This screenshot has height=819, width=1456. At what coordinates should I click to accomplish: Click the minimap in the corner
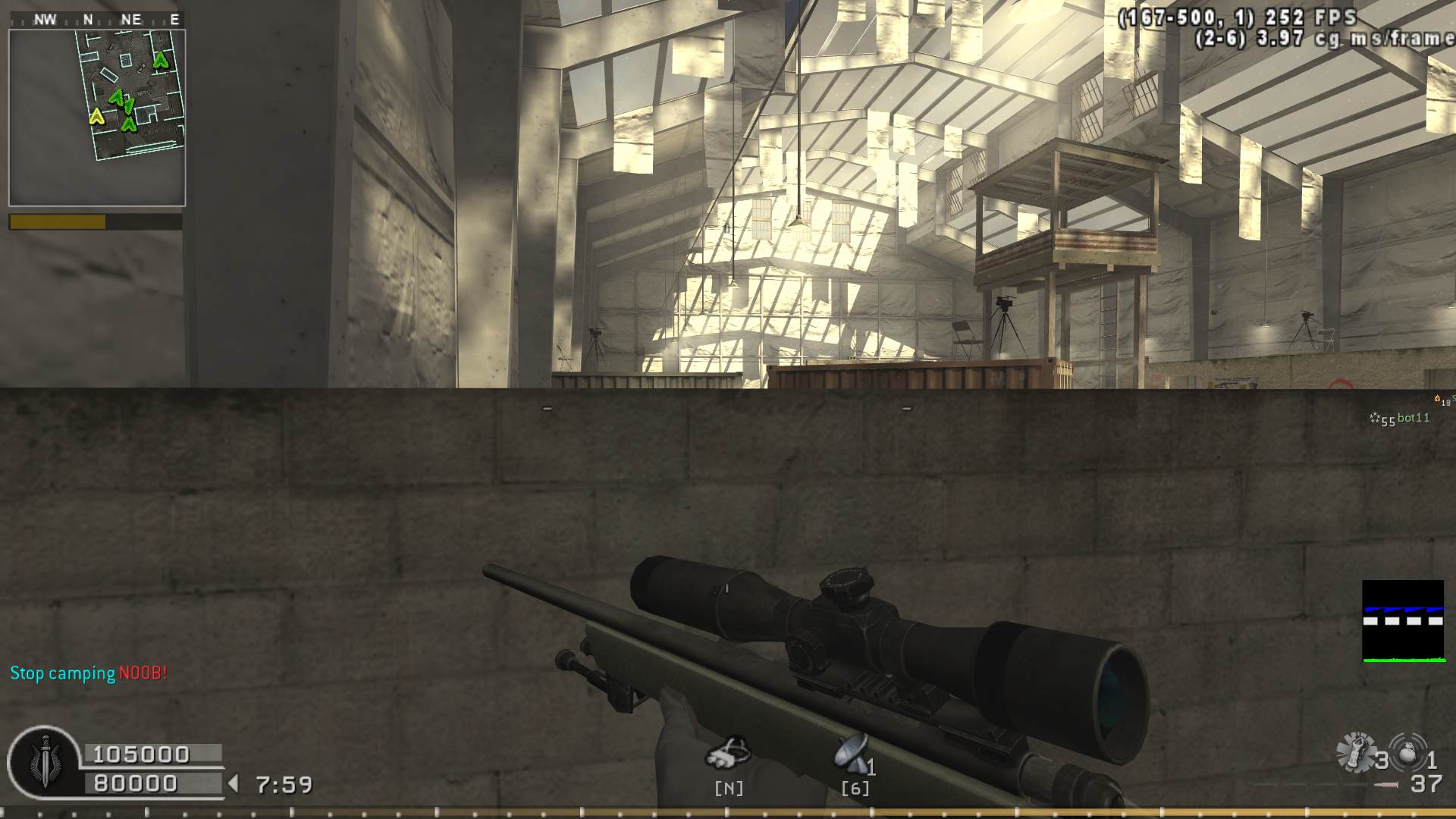click(97, 118)
